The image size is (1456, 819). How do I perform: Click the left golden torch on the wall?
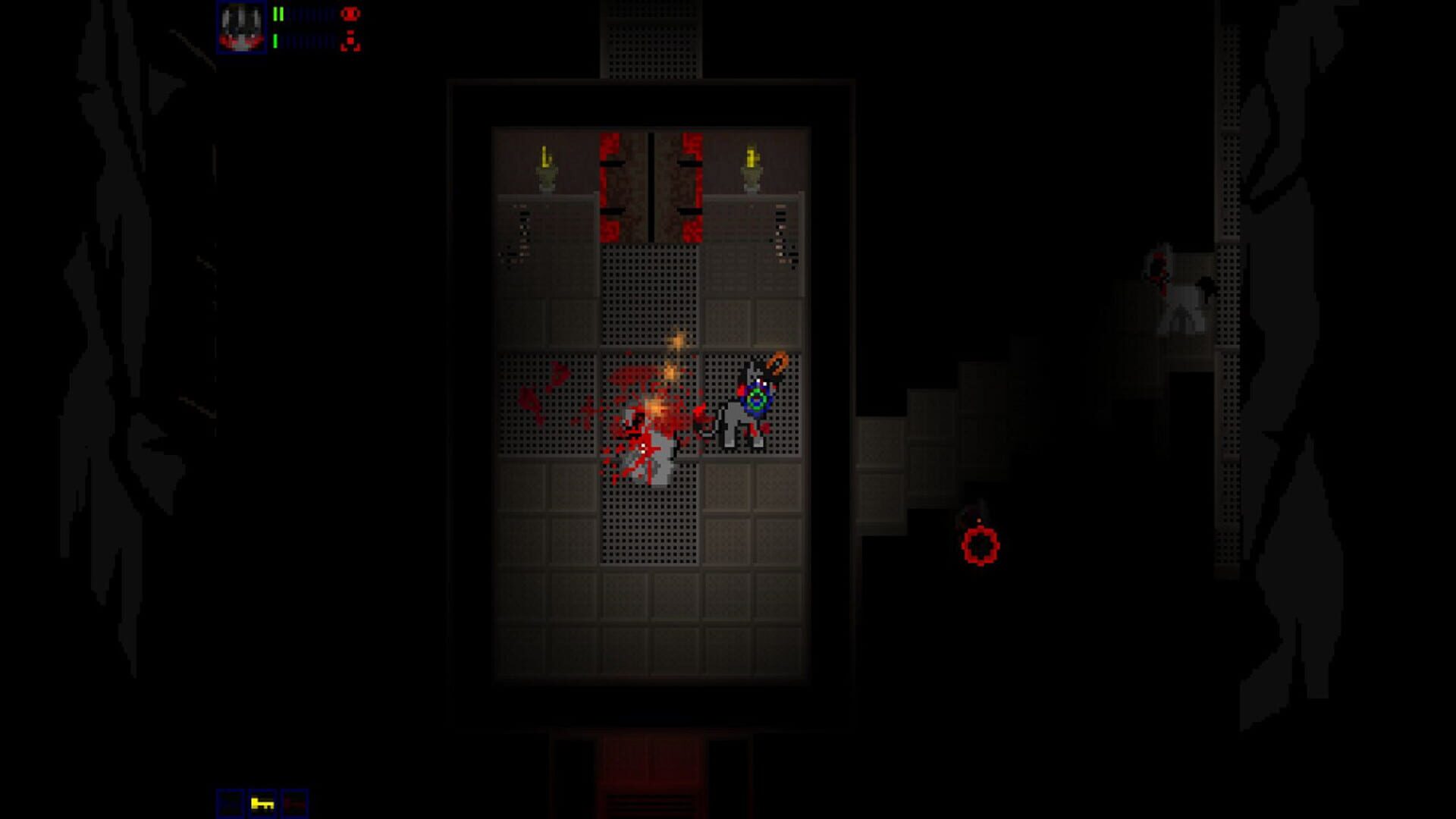pos(548,163)
